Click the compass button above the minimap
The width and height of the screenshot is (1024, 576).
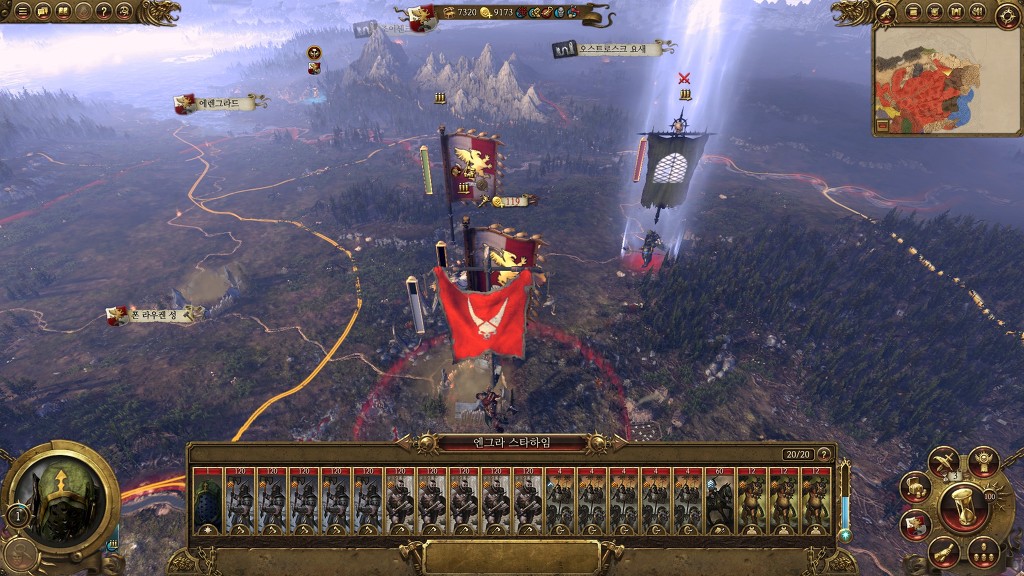coord(1007,14)
